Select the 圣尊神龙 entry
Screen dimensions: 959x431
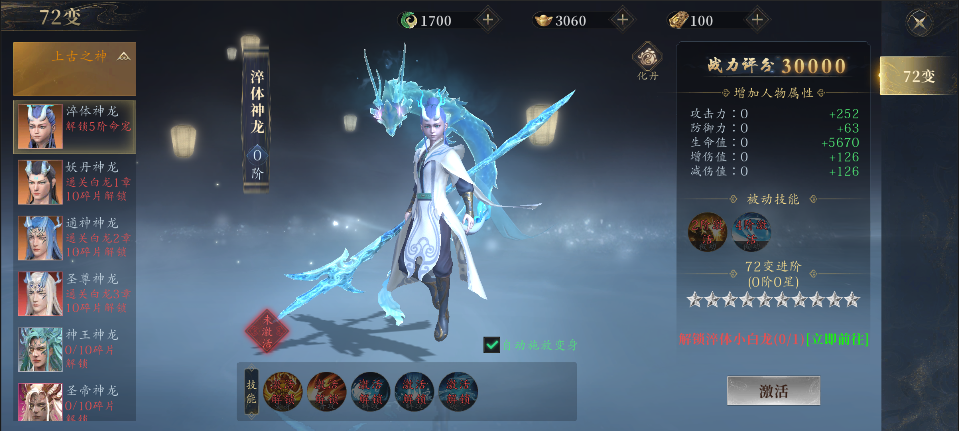tap(75, 293)
